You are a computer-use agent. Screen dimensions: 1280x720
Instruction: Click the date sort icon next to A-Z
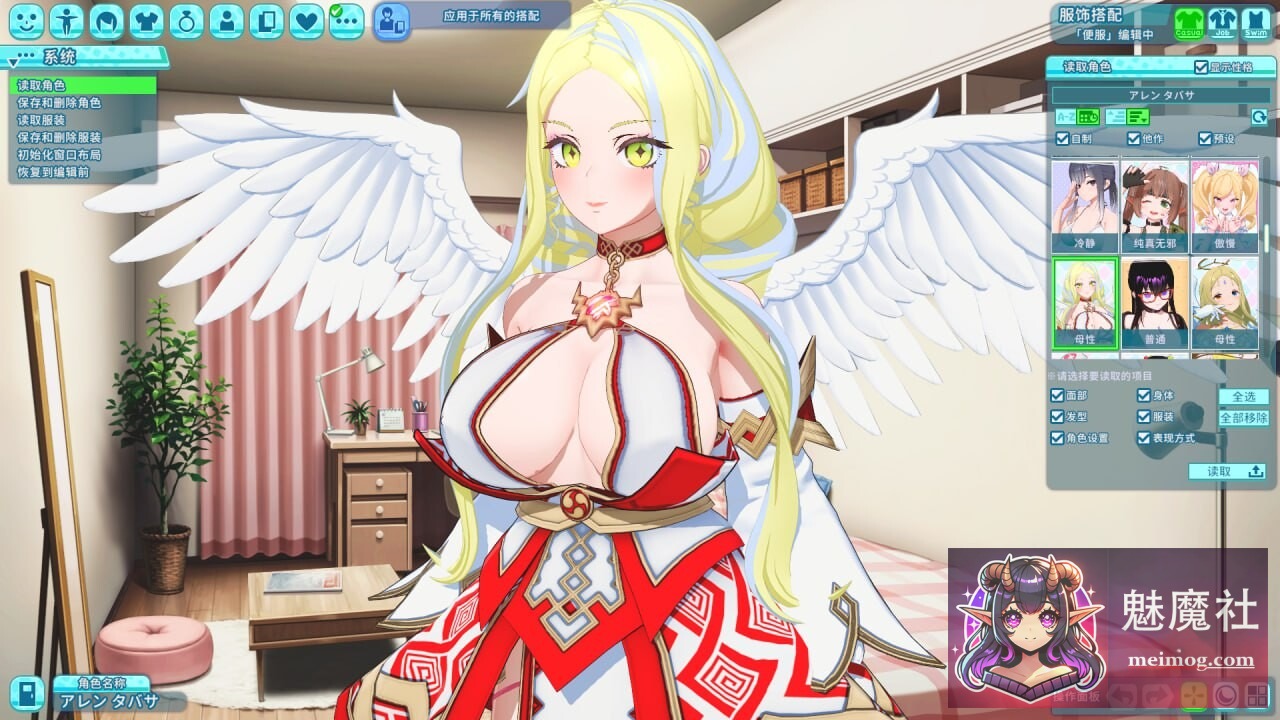pyautogui.click(x=1090, y=116)
